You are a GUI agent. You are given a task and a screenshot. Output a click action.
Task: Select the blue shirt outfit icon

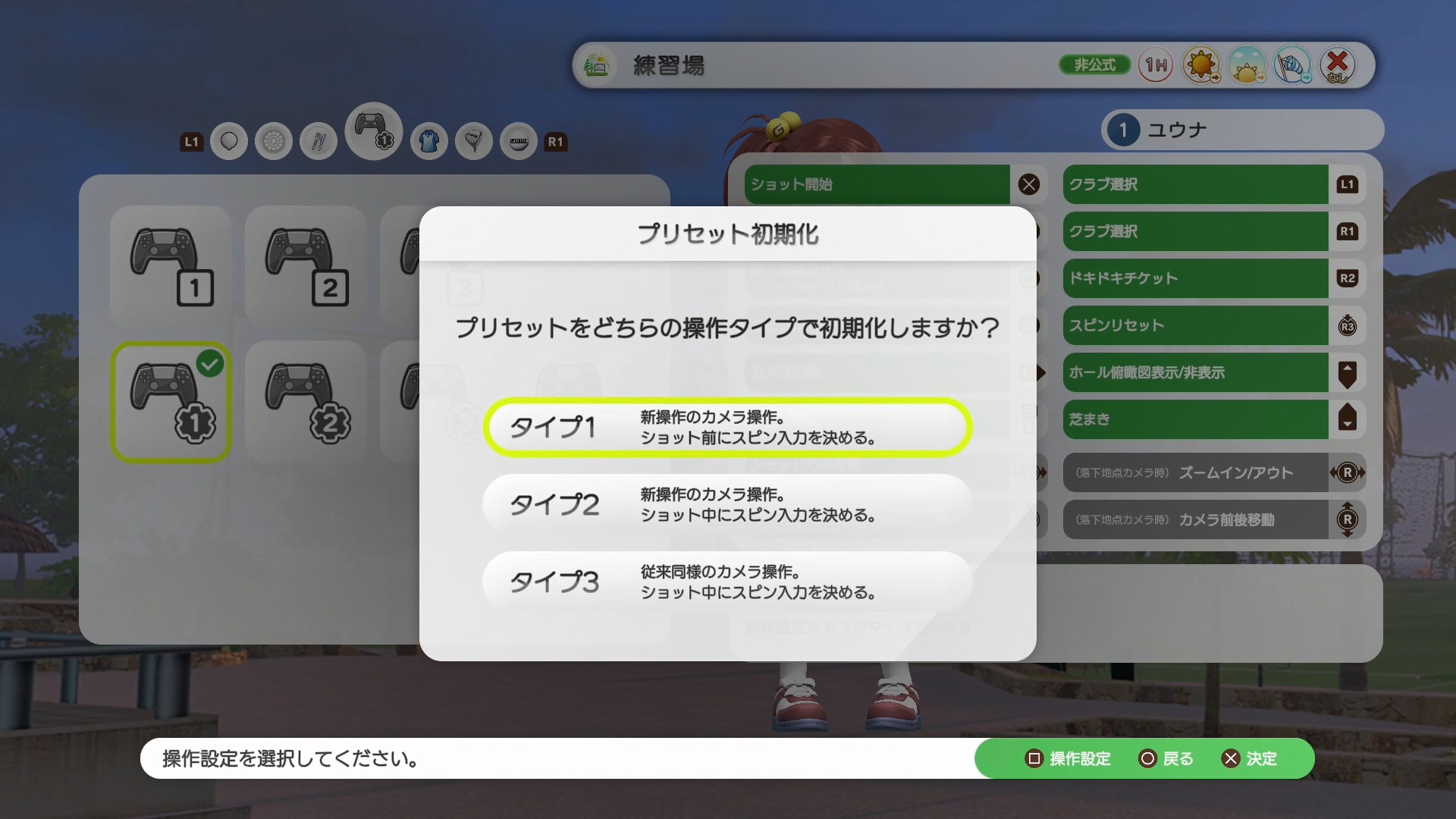(428, 141)
